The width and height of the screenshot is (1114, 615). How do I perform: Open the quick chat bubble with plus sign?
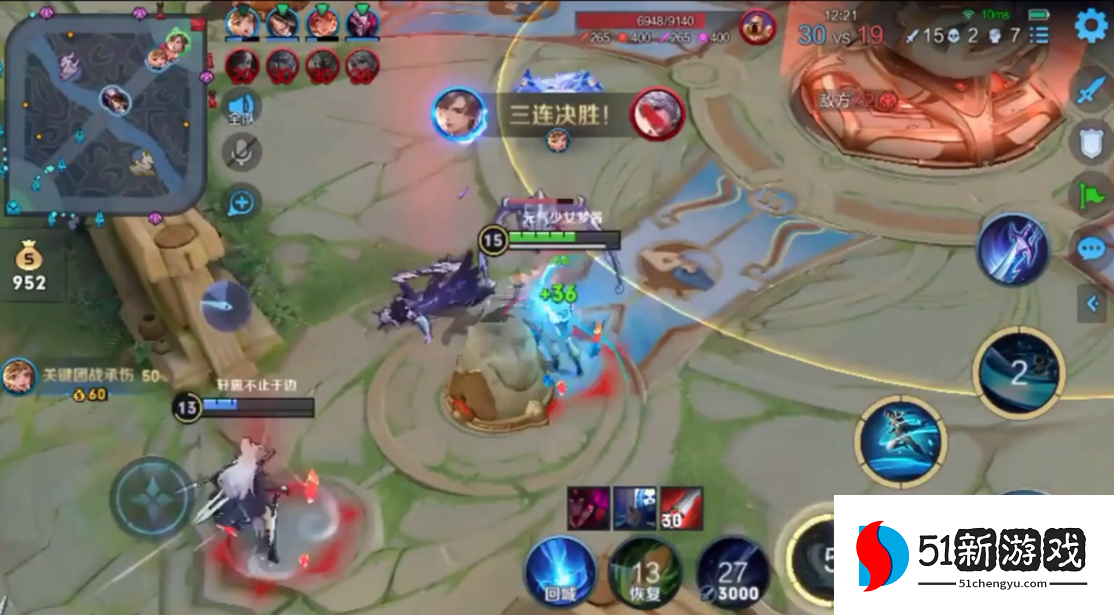pyautogui.click(x=241, y=202)
